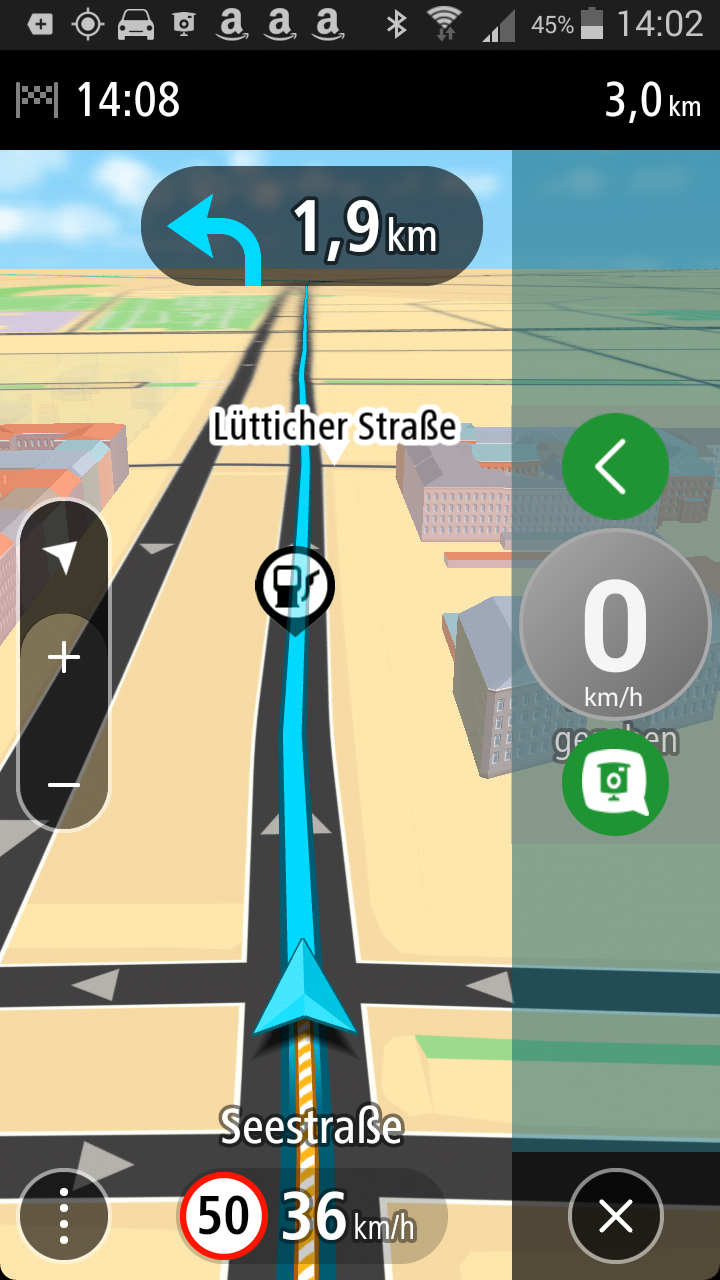Toggle the compass arrow view button
This screenshot has height=1280, width=720.
64,557
